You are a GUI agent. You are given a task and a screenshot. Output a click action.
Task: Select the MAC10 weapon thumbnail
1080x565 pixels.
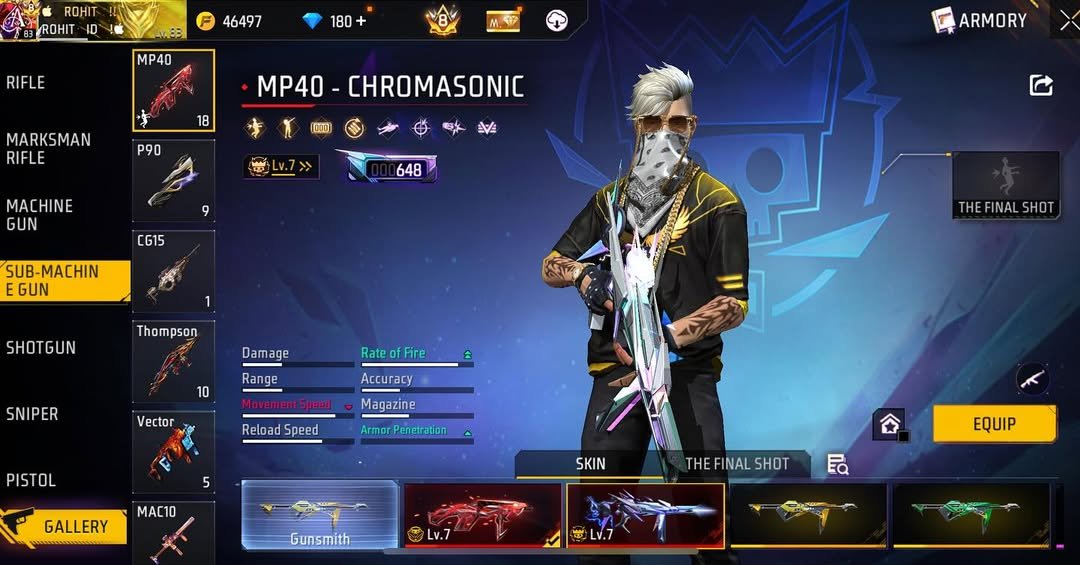click(174, 533)
